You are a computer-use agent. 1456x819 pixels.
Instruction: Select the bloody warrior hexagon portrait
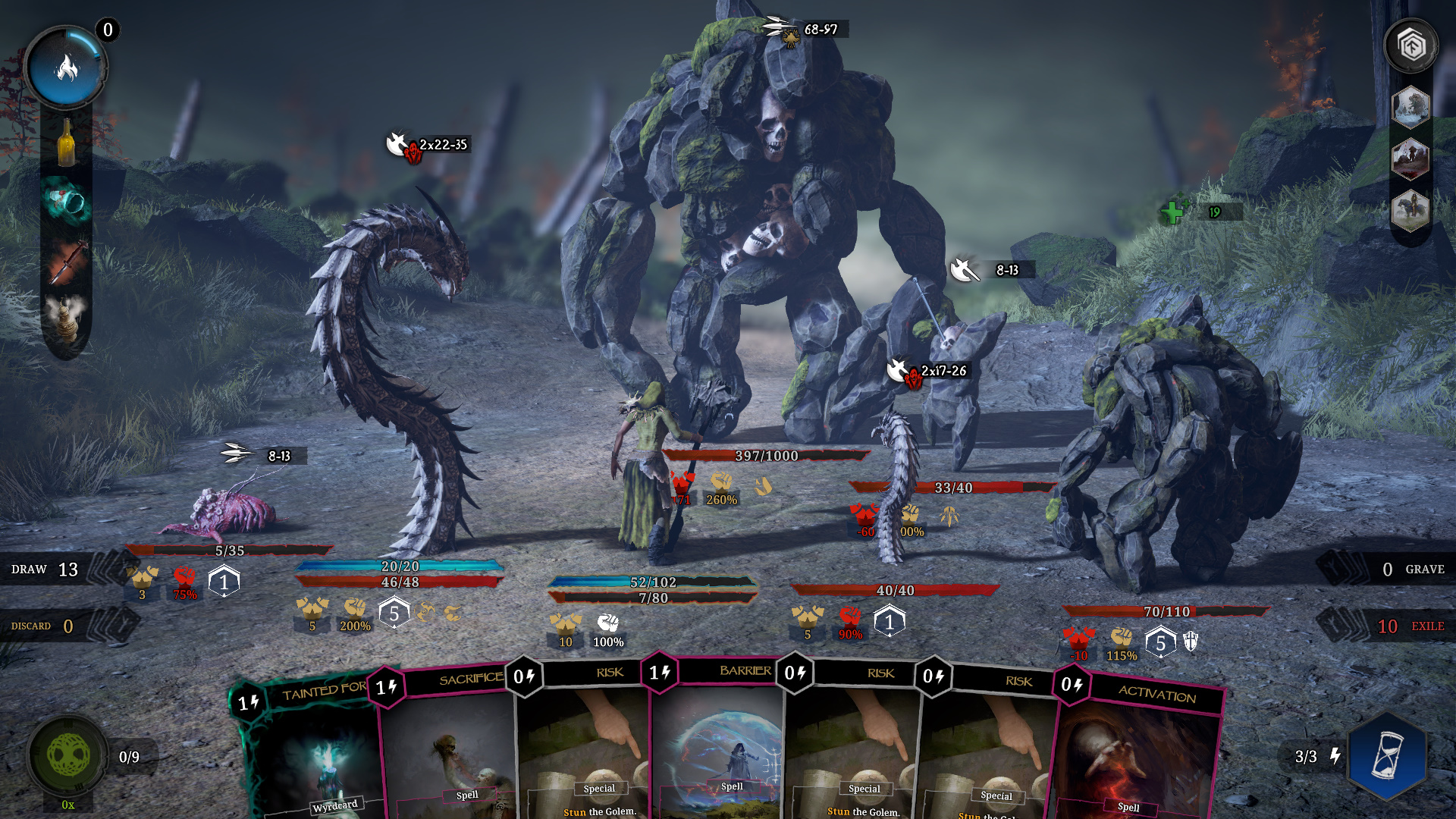click(x=1410, y=158)
